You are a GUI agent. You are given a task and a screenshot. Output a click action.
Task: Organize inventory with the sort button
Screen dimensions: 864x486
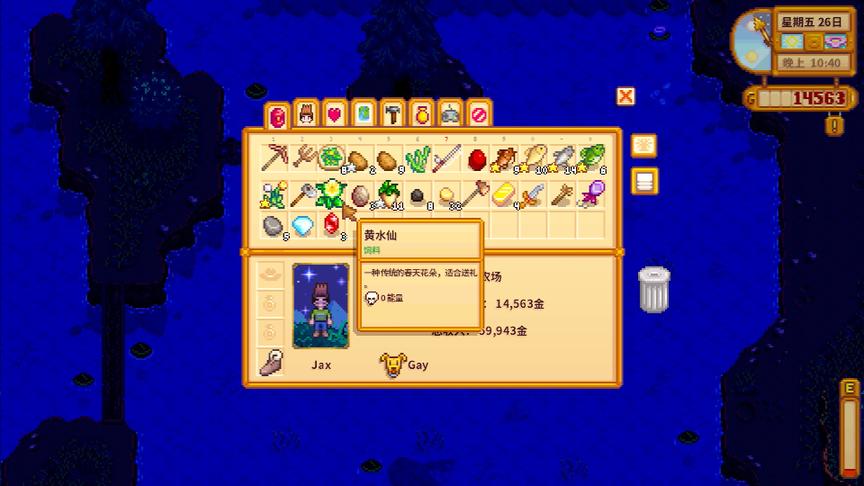(645, 146)
